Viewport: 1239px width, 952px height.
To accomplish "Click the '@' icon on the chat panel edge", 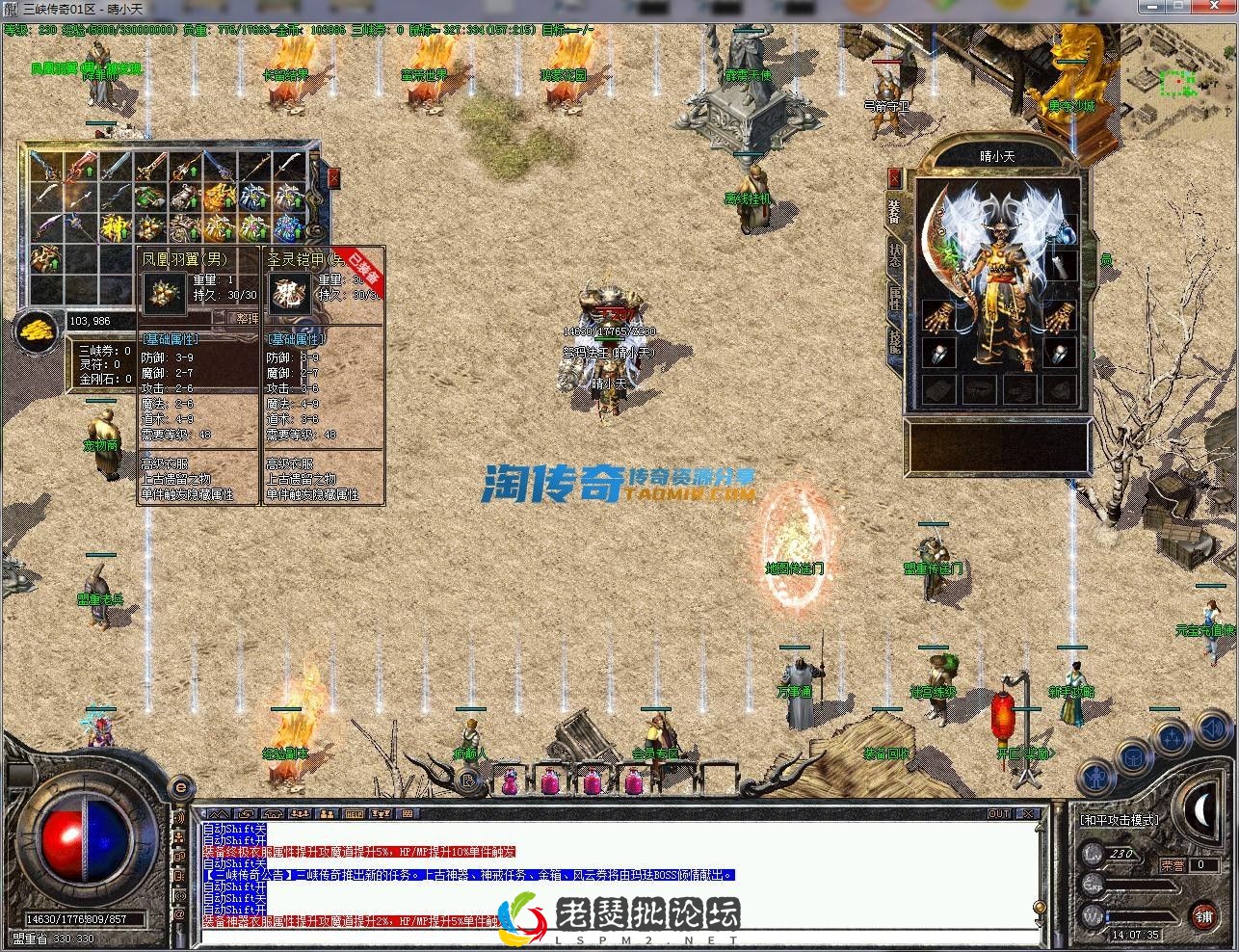I will 180,913.
